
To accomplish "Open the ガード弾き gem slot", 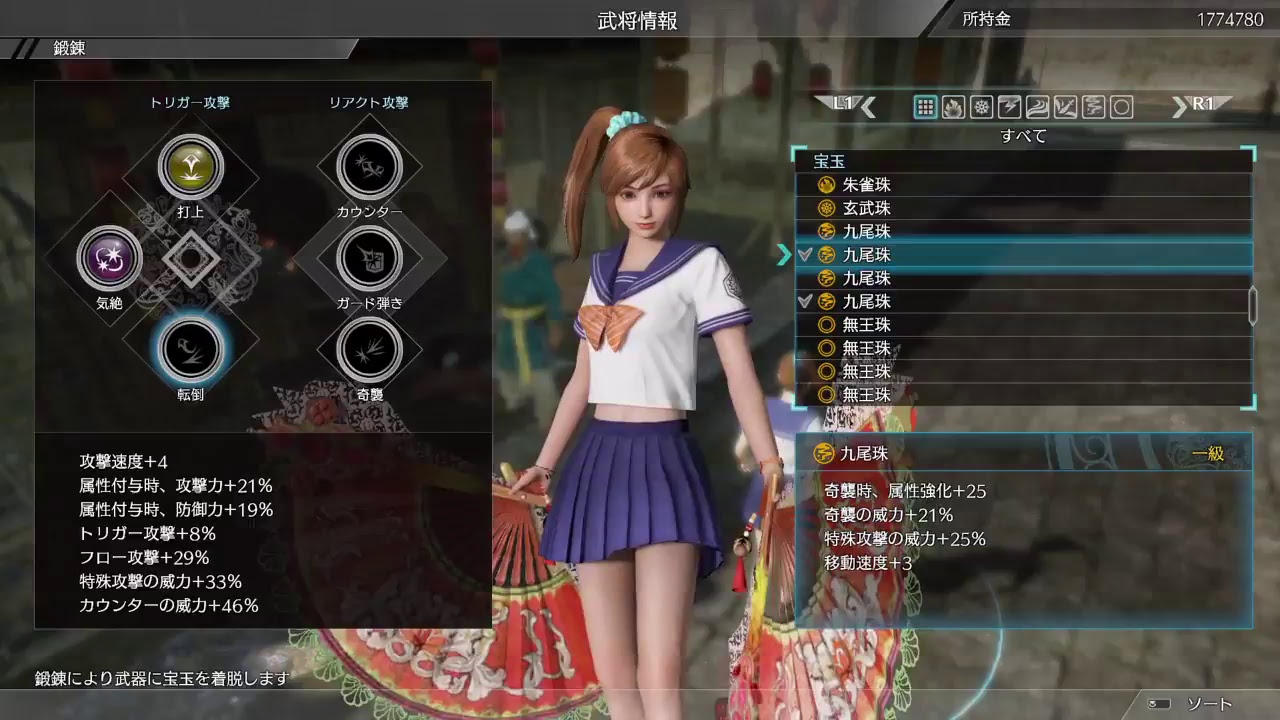I will pyautogui.click(x=370, y=258).
